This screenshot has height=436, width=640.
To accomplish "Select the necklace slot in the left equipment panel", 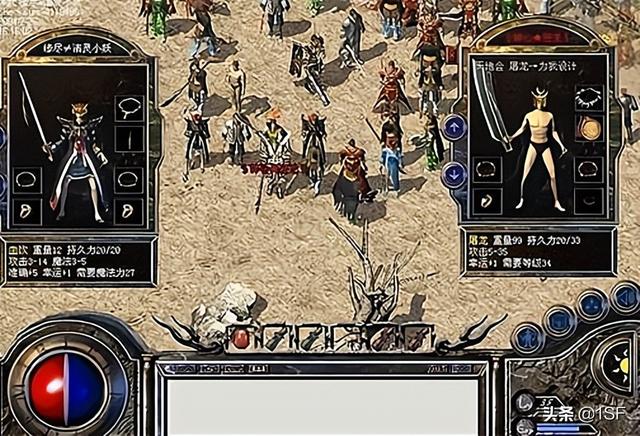I will [128, 107].
